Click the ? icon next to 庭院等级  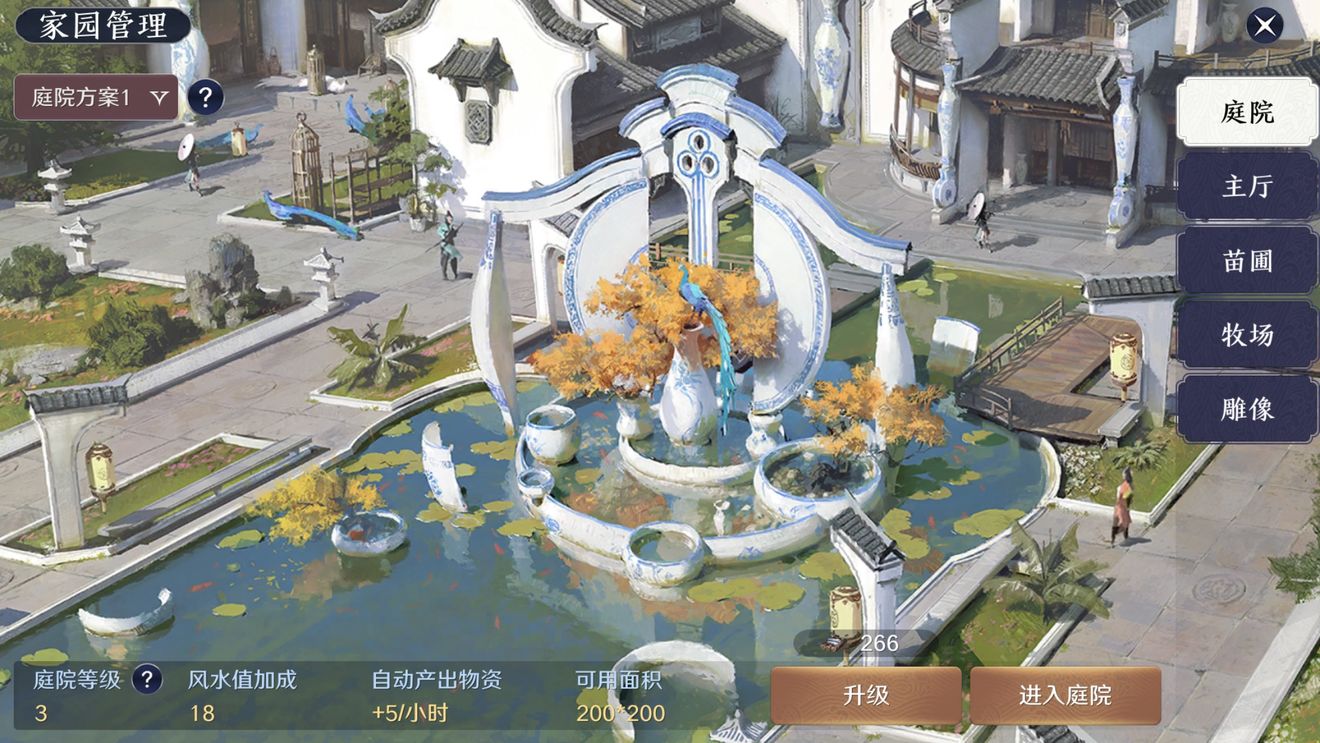click(146, 678)
